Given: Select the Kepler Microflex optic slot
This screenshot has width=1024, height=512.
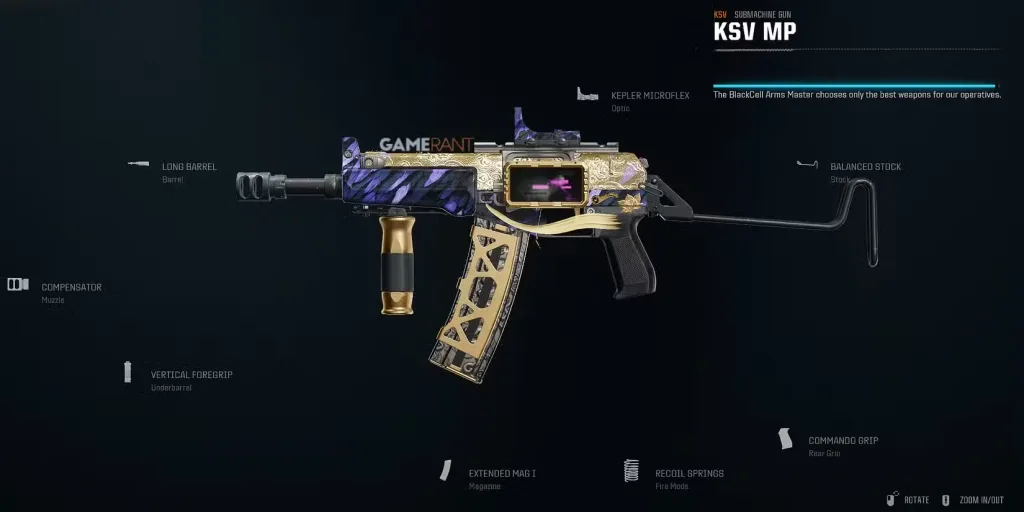Looking at the screenshot, I should (x=650, y=96).
